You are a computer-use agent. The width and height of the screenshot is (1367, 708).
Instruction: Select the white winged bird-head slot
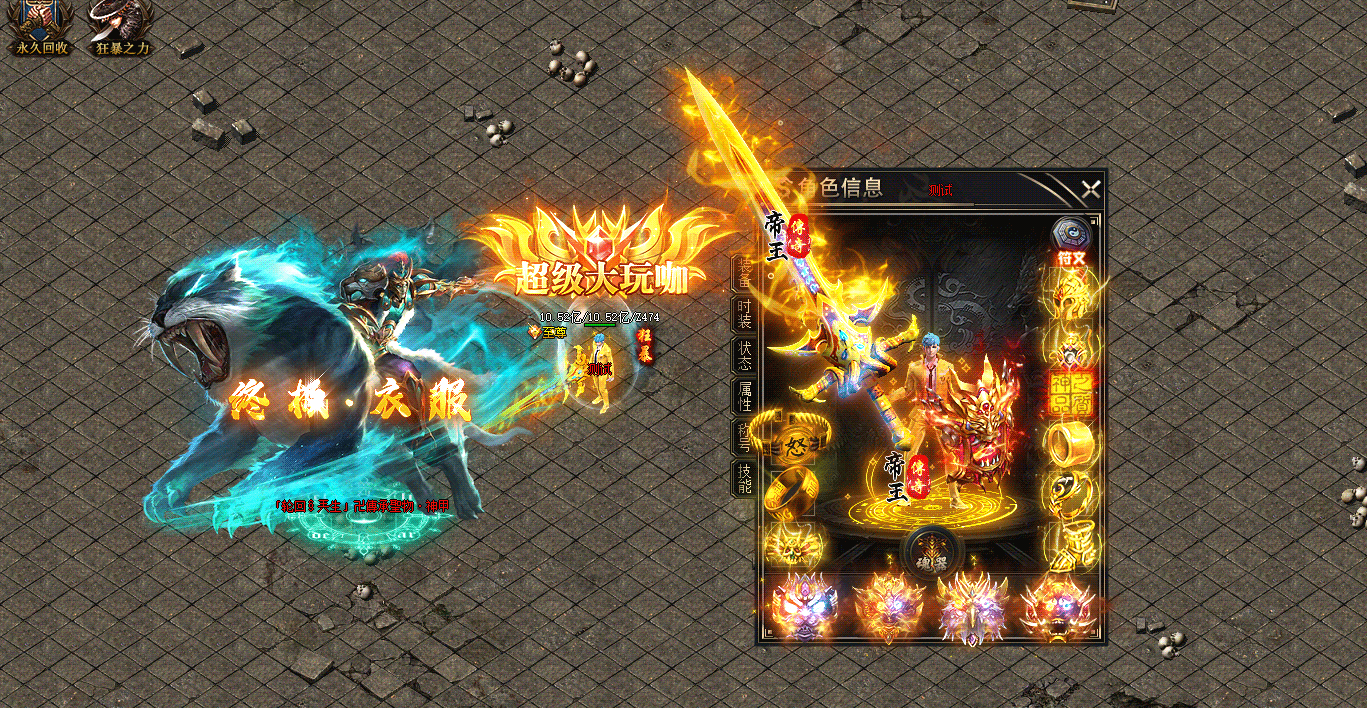tap(970, 604)
